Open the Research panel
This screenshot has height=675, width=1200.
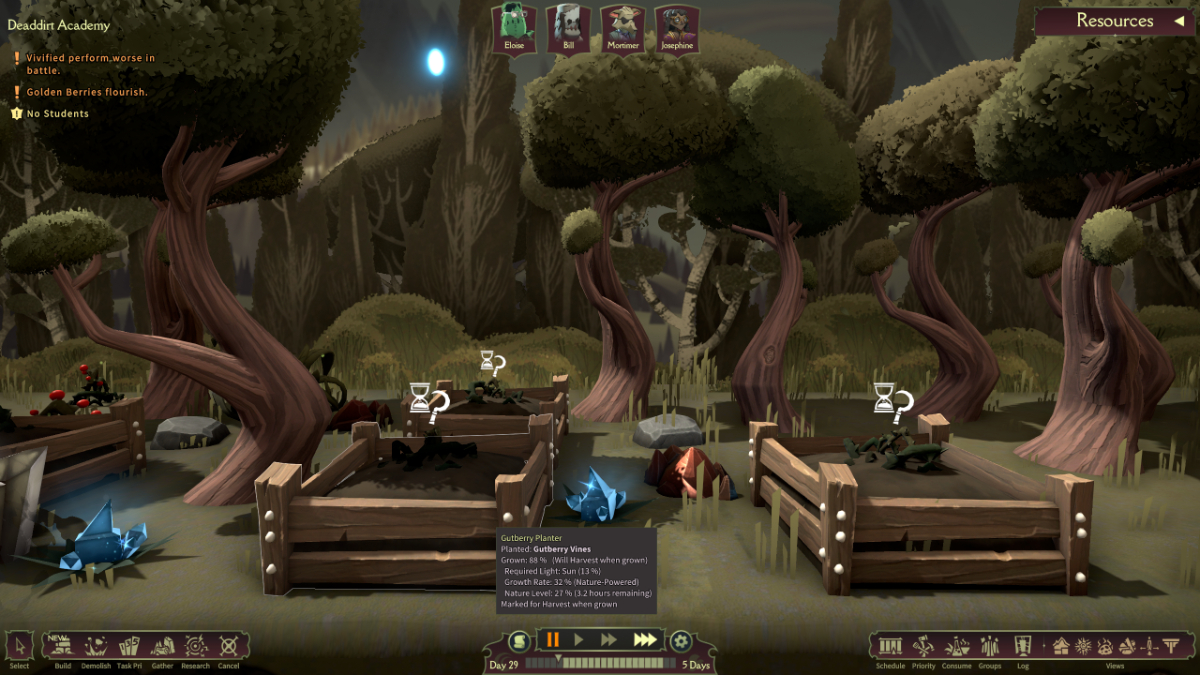click(196, 645)
